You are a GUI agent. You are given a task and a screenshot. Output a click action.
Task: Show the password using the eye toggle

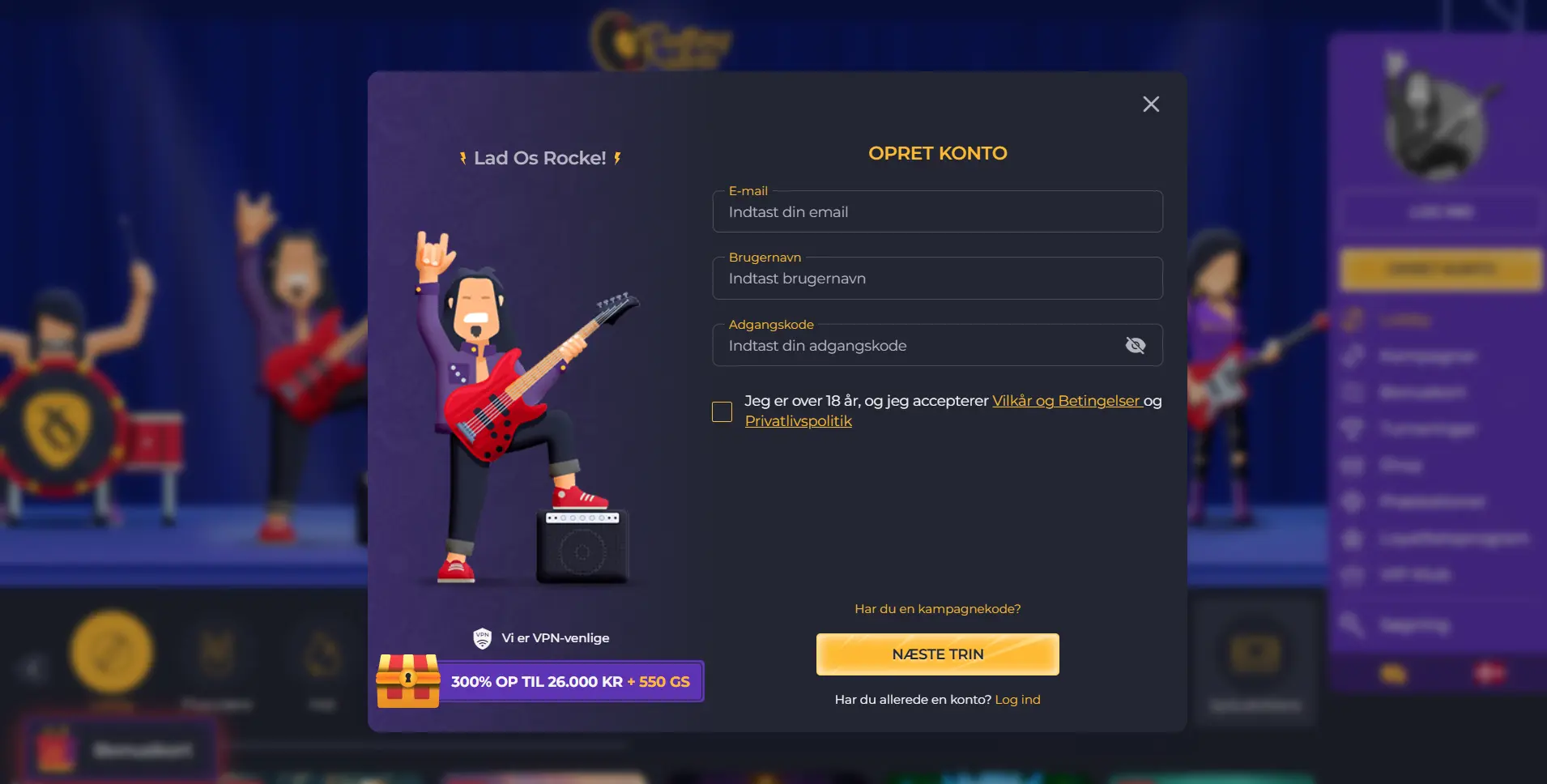coord(1136,345)
